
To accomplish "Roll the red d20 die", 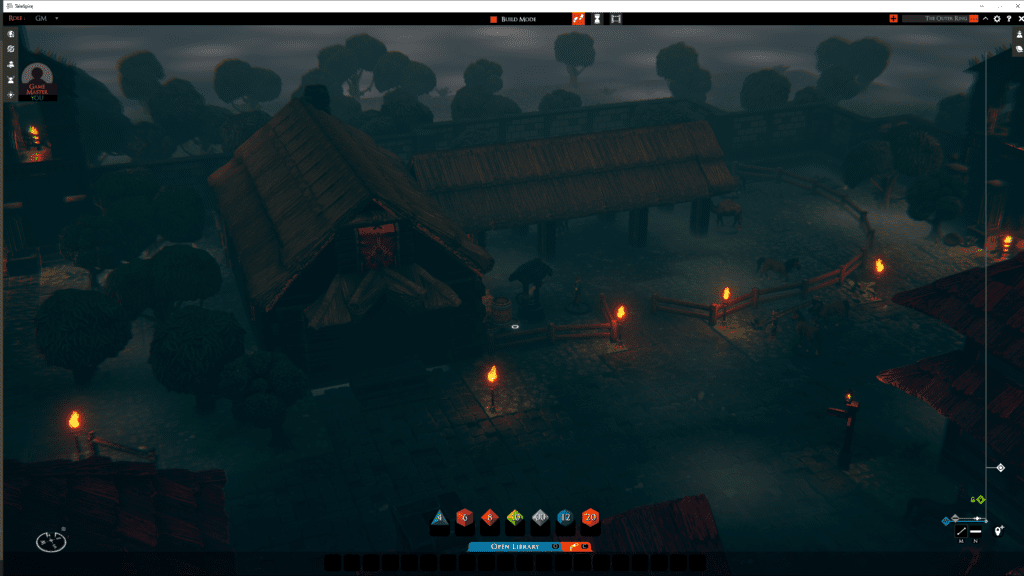I will pos(590,518).
